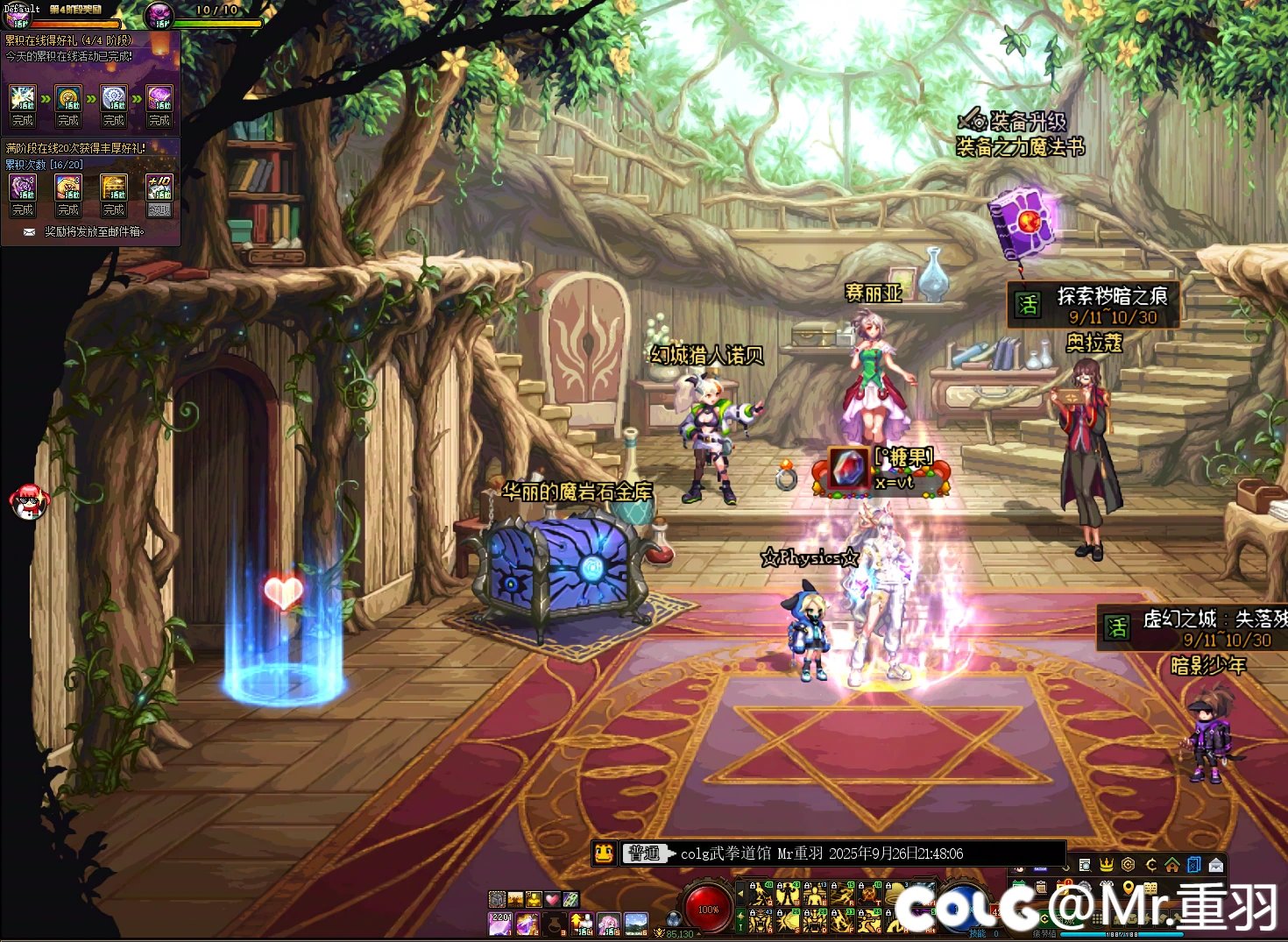Open the 虚幻之城 event banner
Screen dimensions: 1288x942
(1192, 628)
